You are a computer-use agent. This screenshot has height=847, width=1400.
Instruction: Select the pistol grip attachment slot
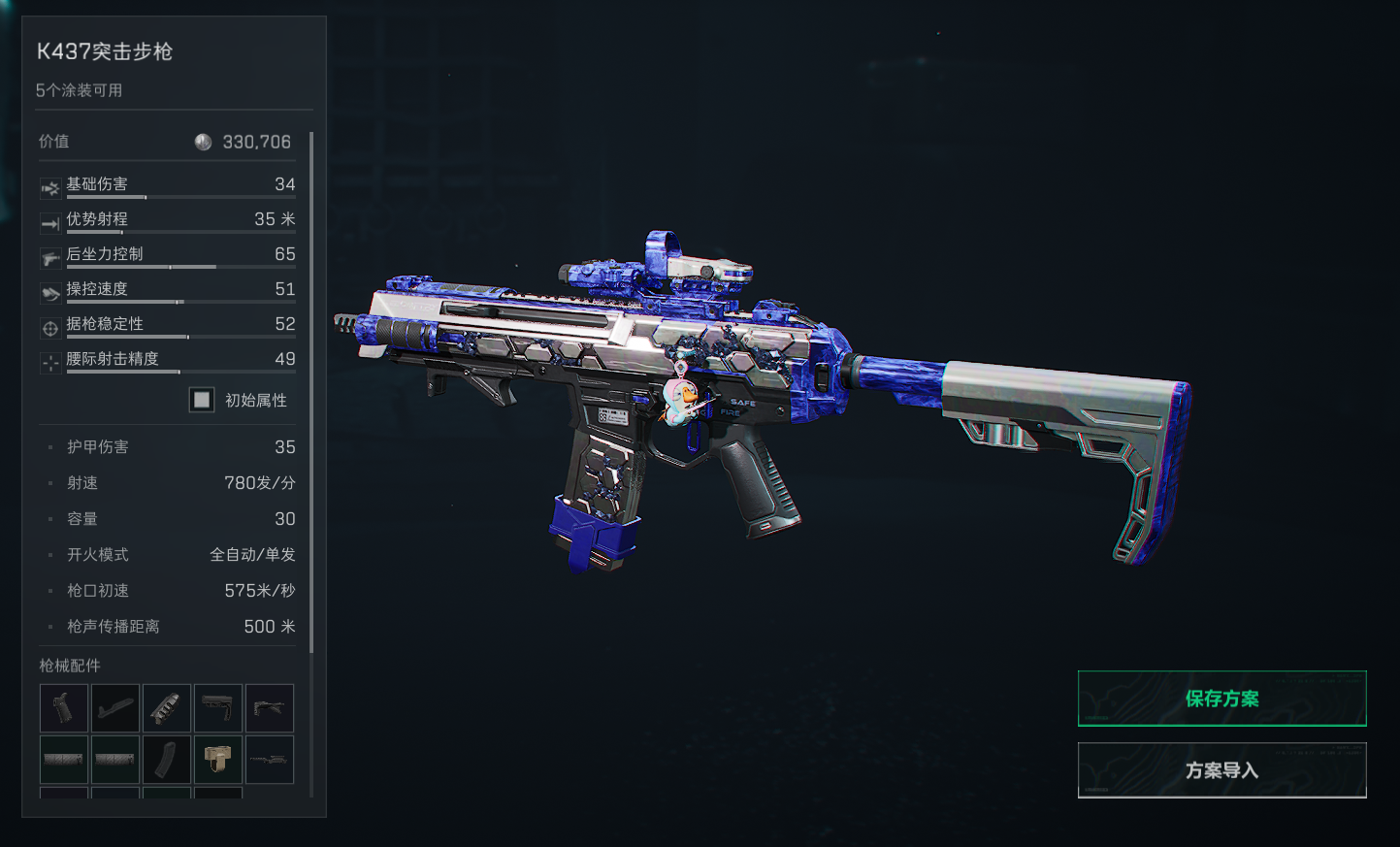[x=64, y=707]
